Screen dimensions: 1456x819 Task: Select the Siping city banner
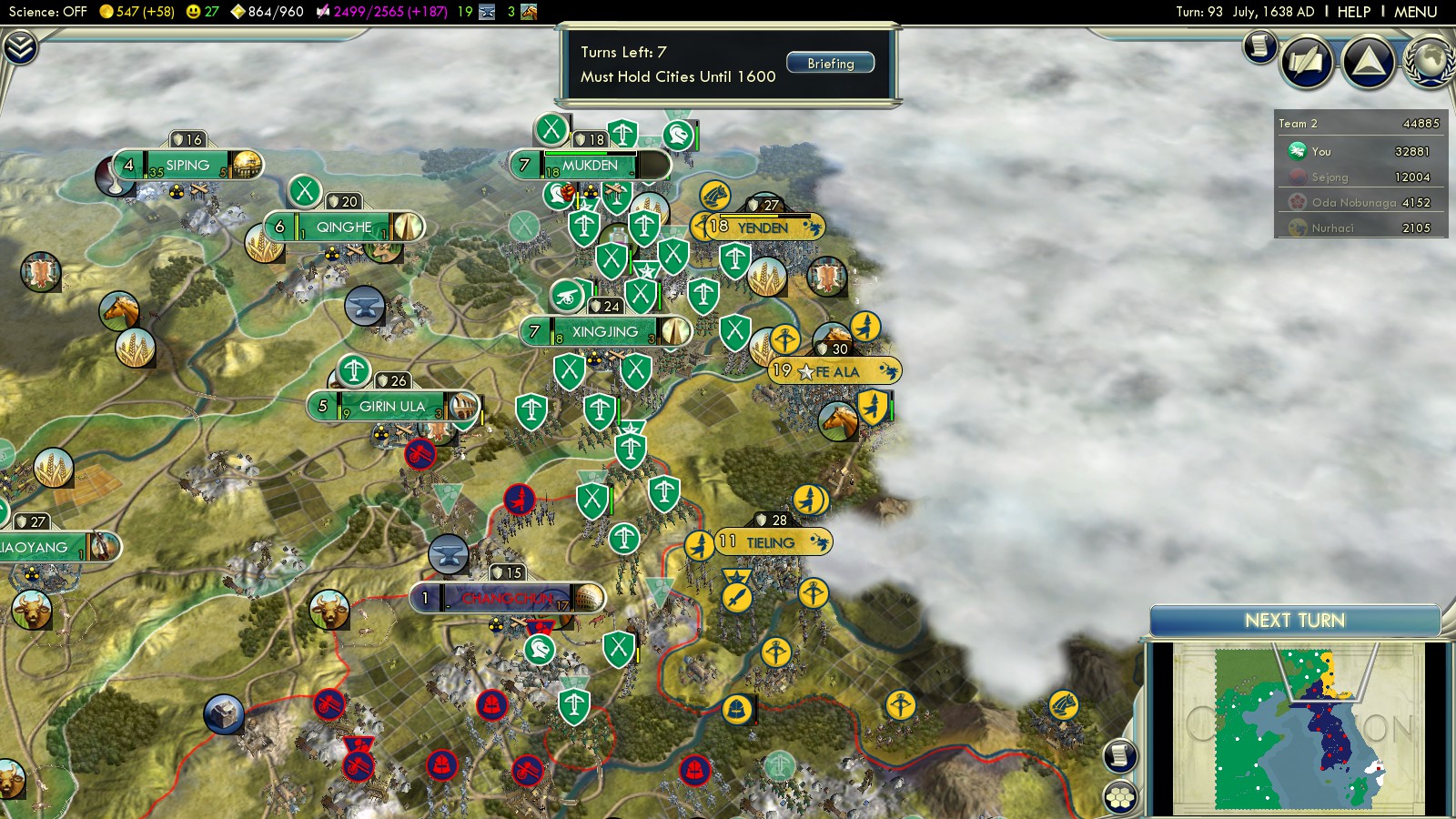click(x=187, y=166)
